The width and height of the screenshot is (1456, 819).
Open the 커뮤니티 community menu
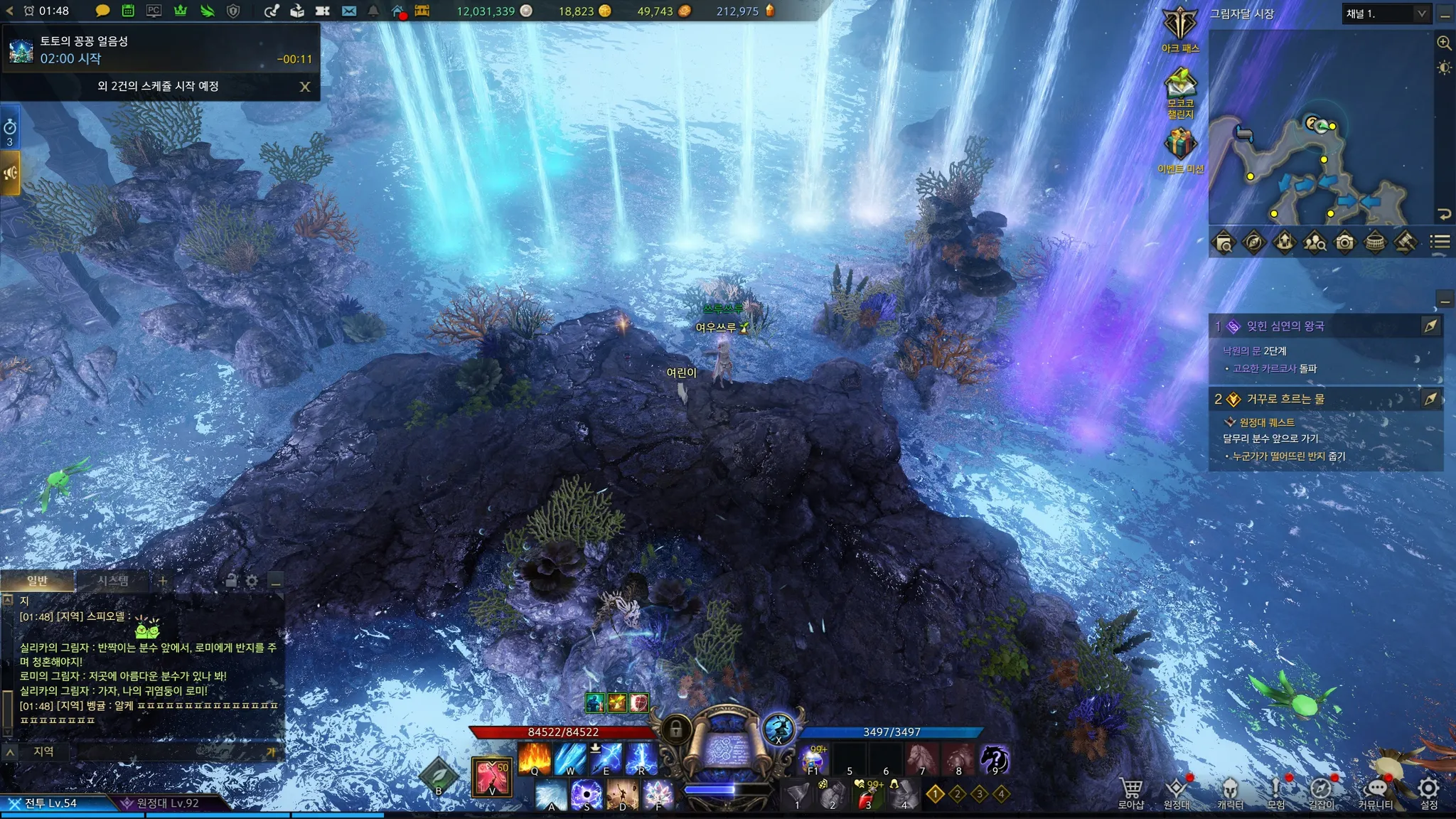coord(1375,792)
